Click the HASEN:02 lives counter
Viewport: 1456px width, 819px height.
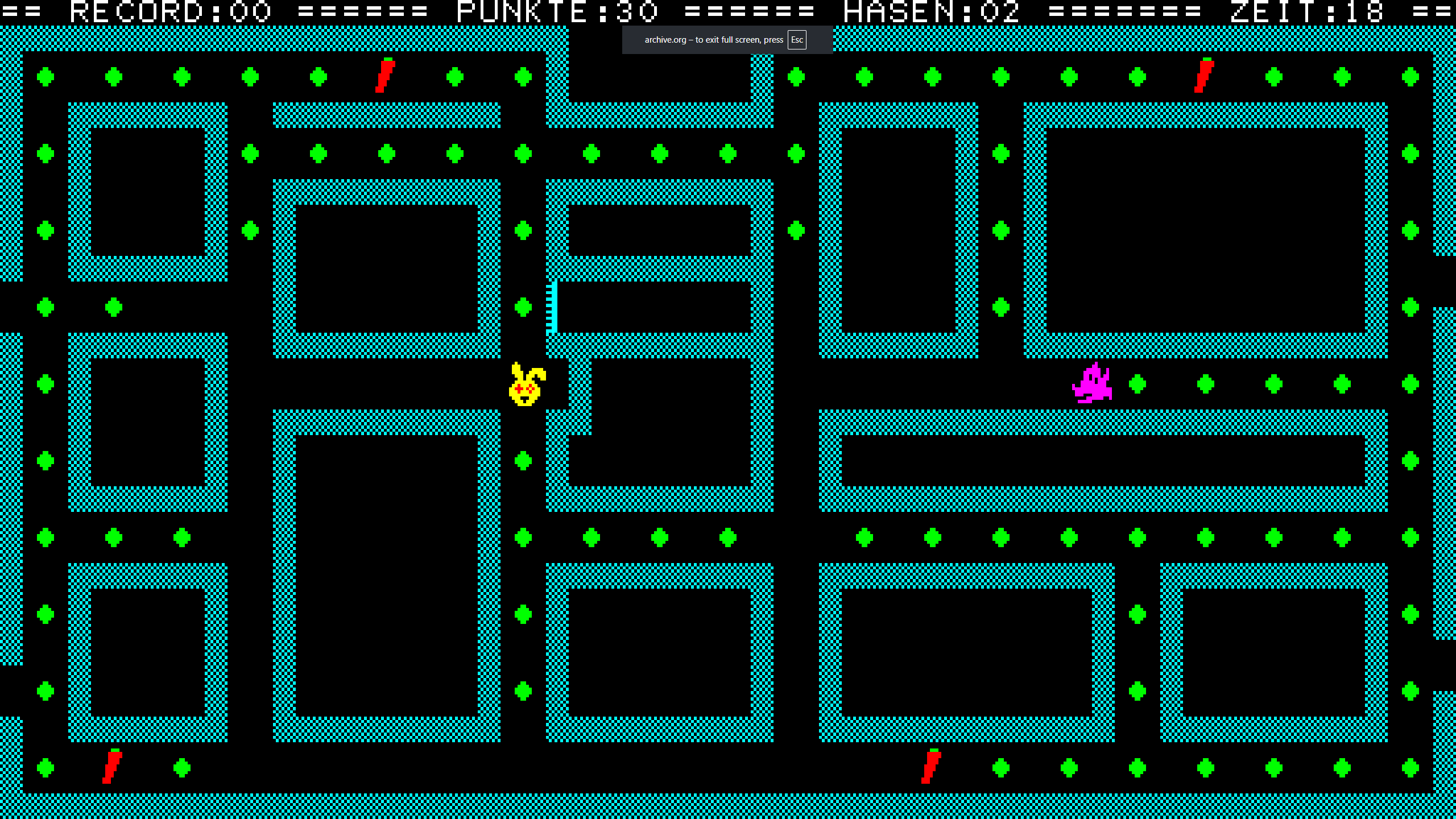tap(930, 11)
